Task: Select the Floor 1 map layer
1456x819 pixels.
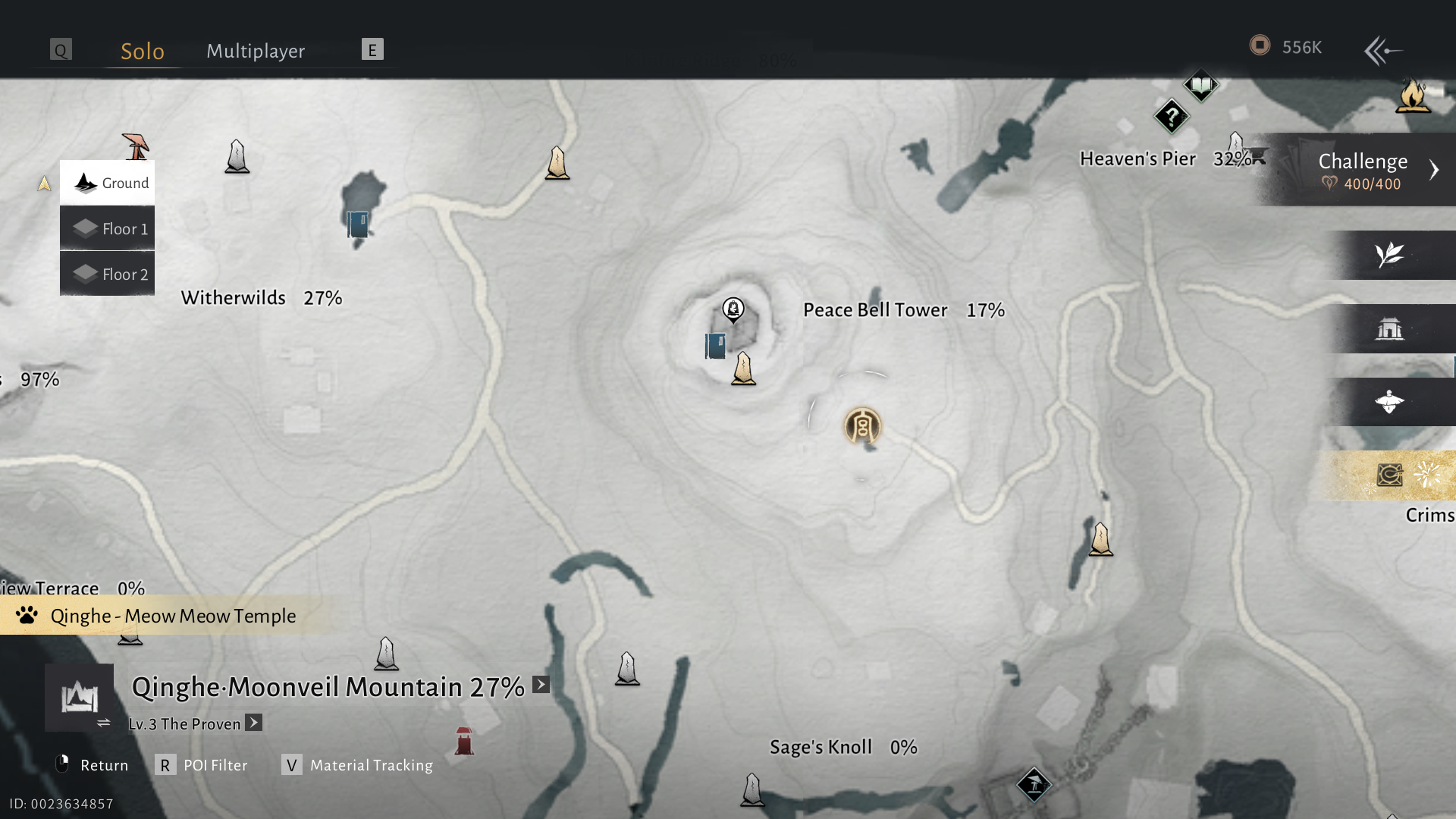Action: click(x=108, y=228)
